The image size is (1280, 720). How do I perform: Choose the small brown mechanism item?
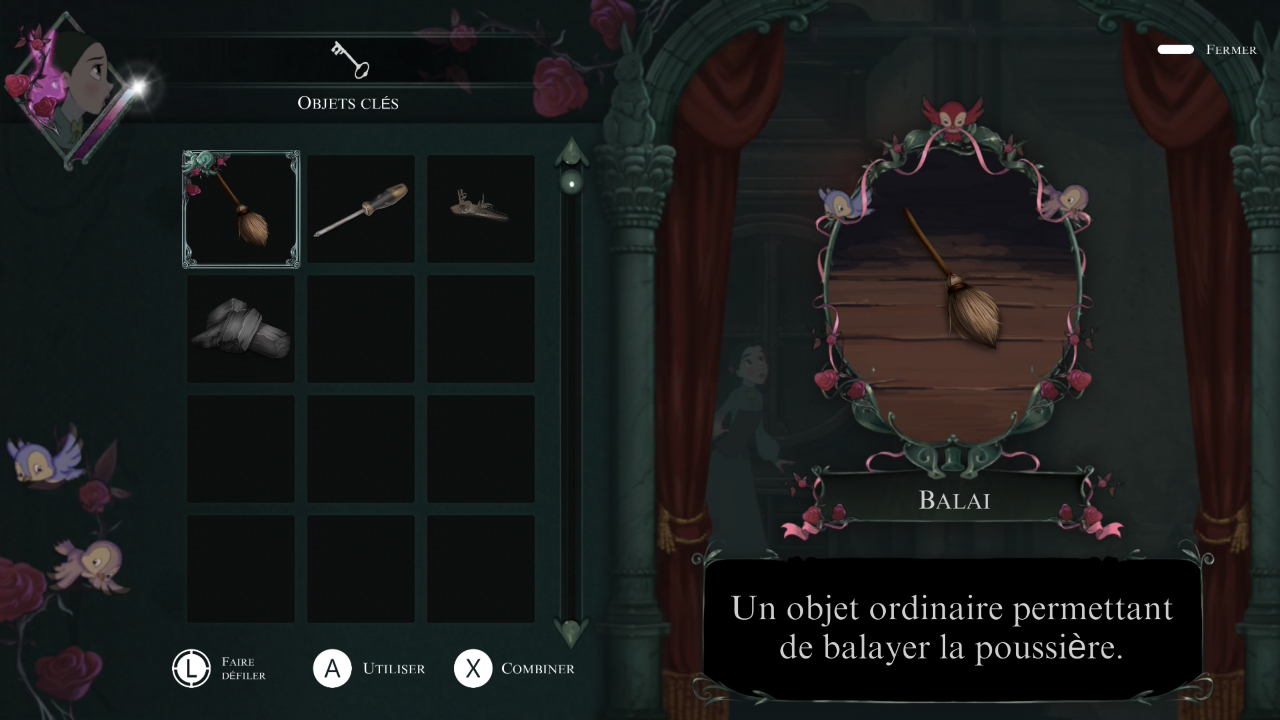click(x=480, y=208)
